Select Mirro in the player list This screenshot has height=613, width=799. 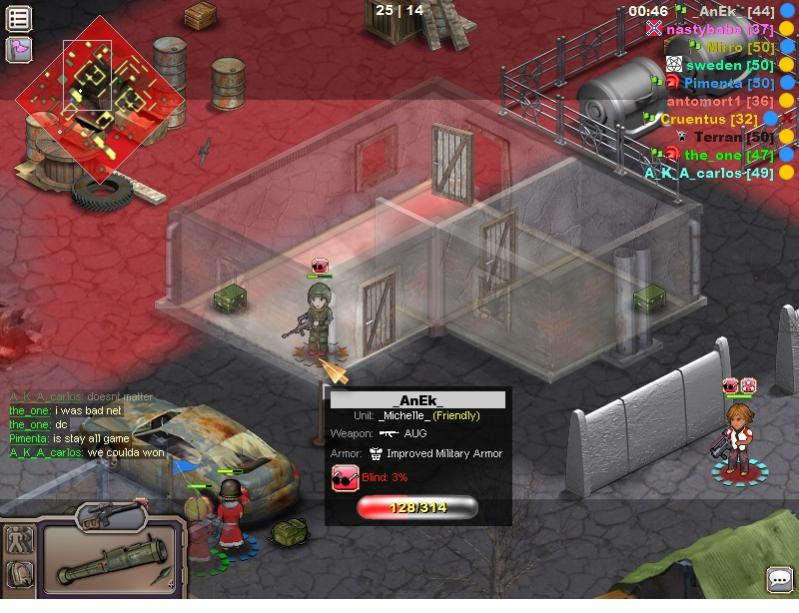(x=740, y=47)
